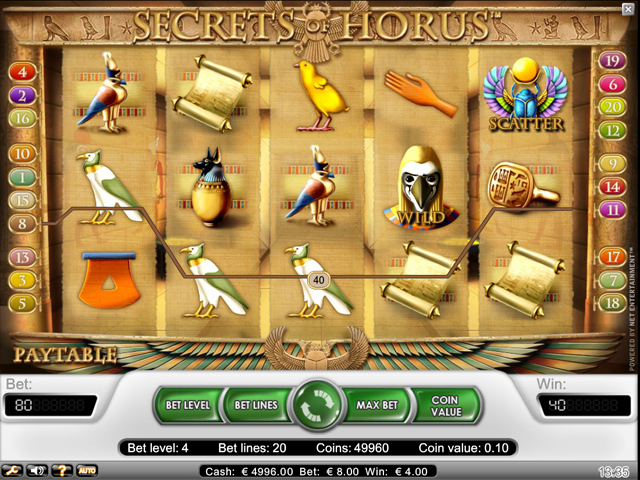Change the Coin Value
The height and width of the screenshot is (480, 640).
tap(446, 406)
